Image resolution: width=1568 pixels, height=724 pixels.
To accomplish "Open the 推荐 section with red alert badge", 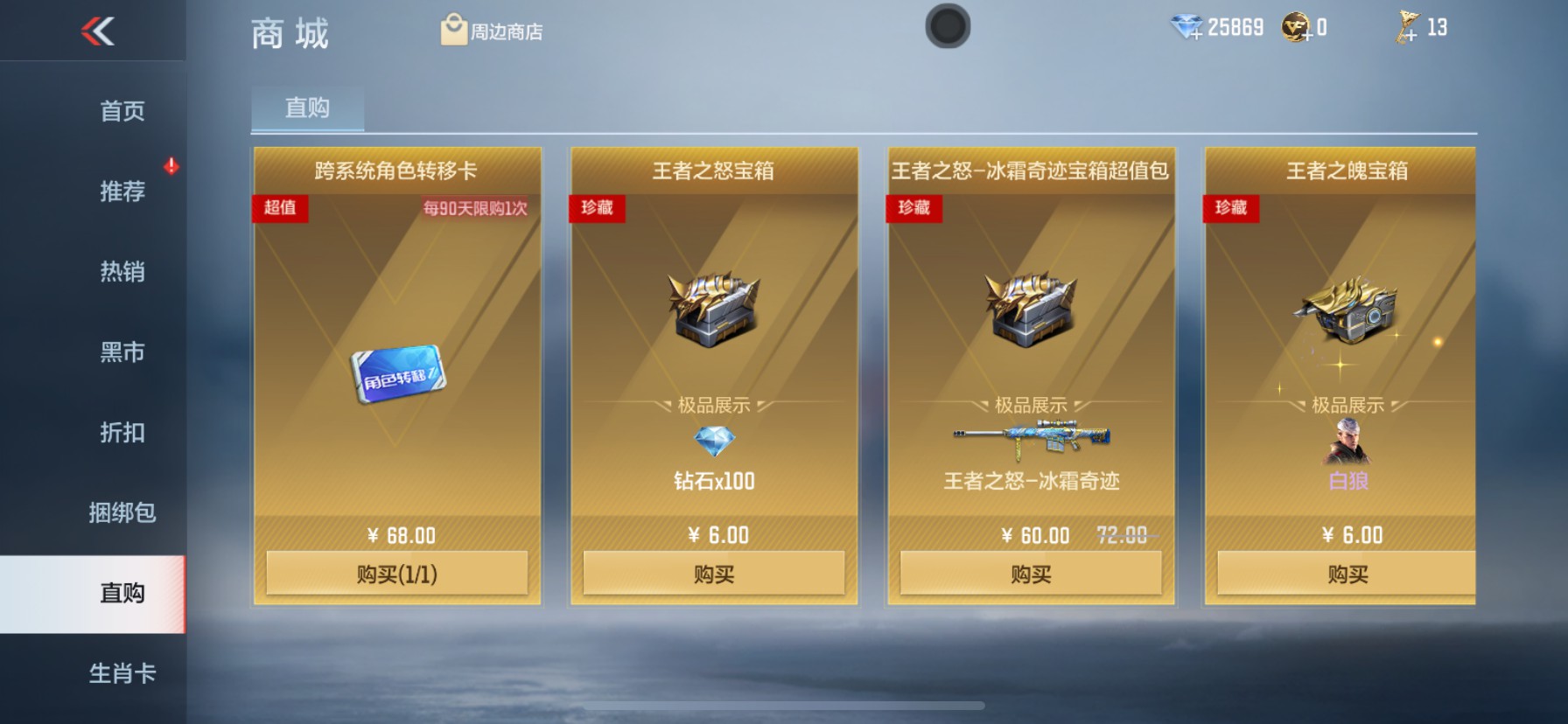I will [122, 191].
